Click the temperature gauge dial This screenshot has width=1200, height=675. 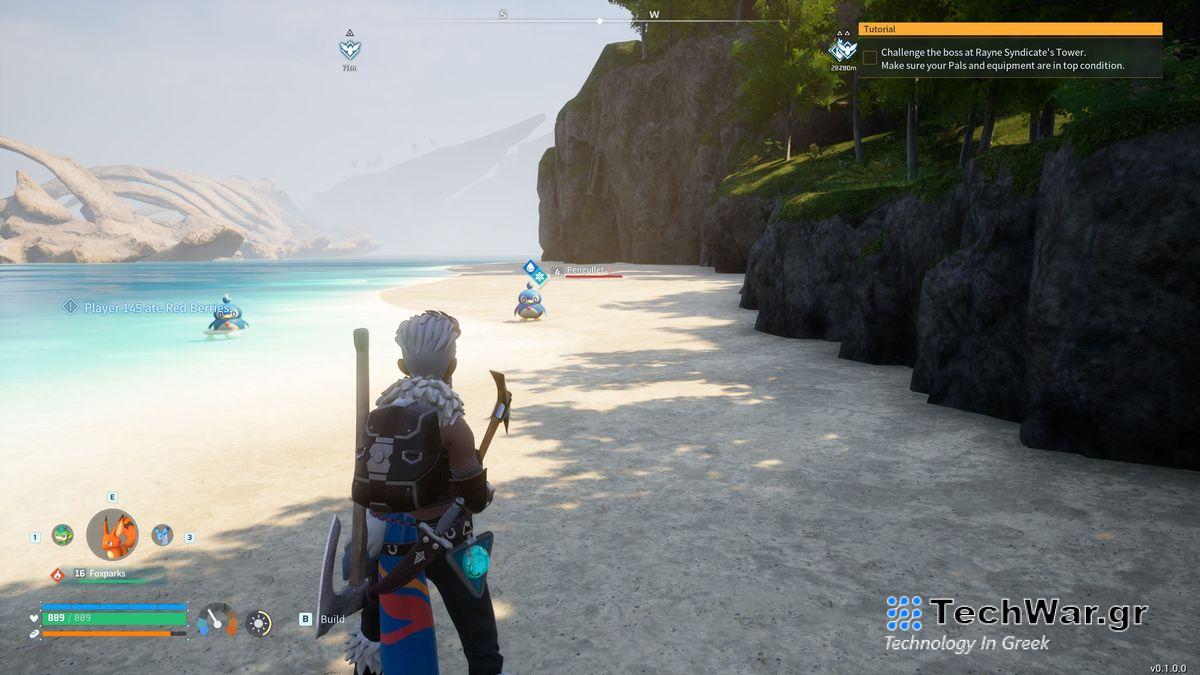tap(217, 620)
